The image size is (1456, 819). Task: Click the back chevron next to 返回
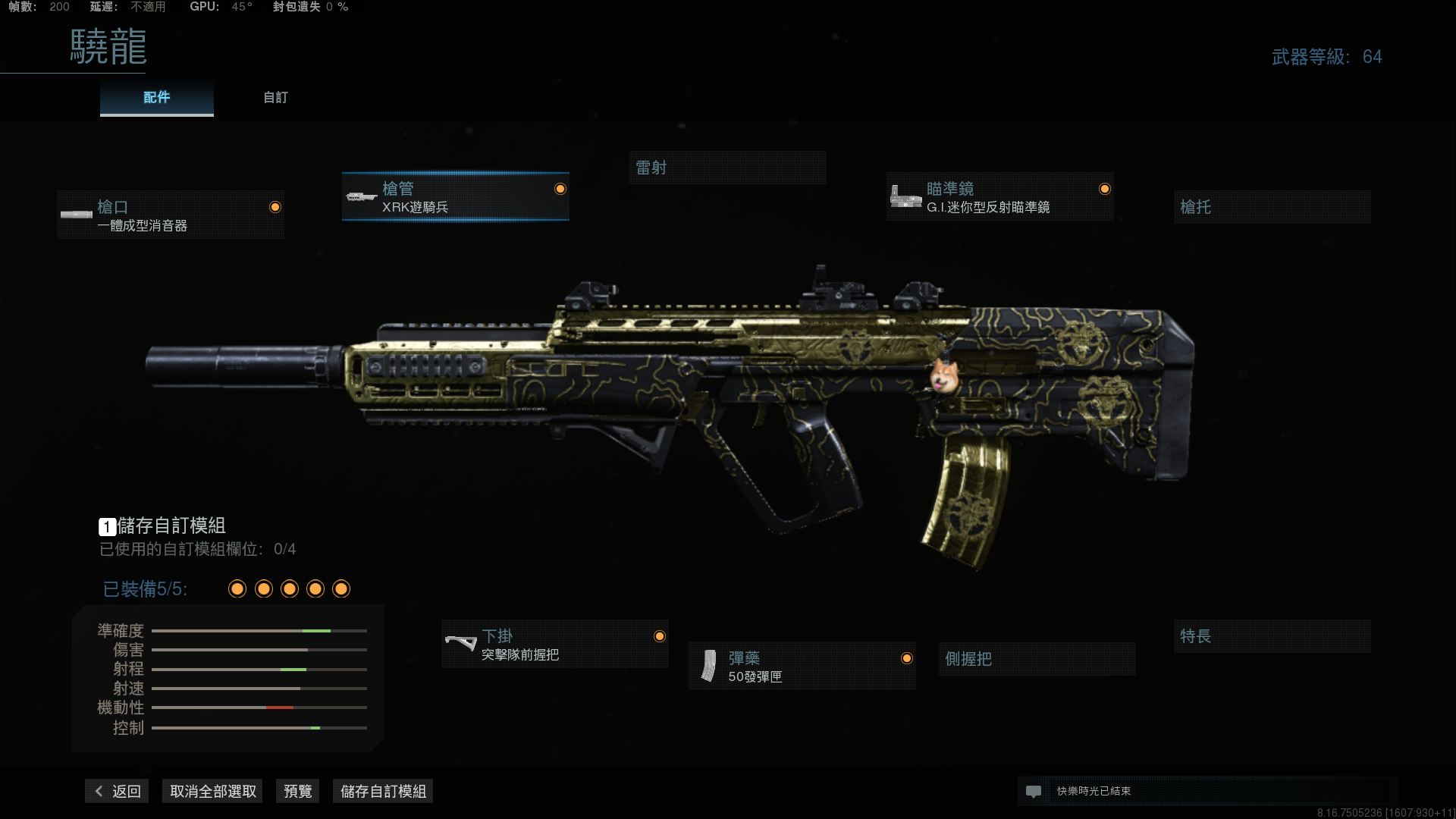click(98, 790)
